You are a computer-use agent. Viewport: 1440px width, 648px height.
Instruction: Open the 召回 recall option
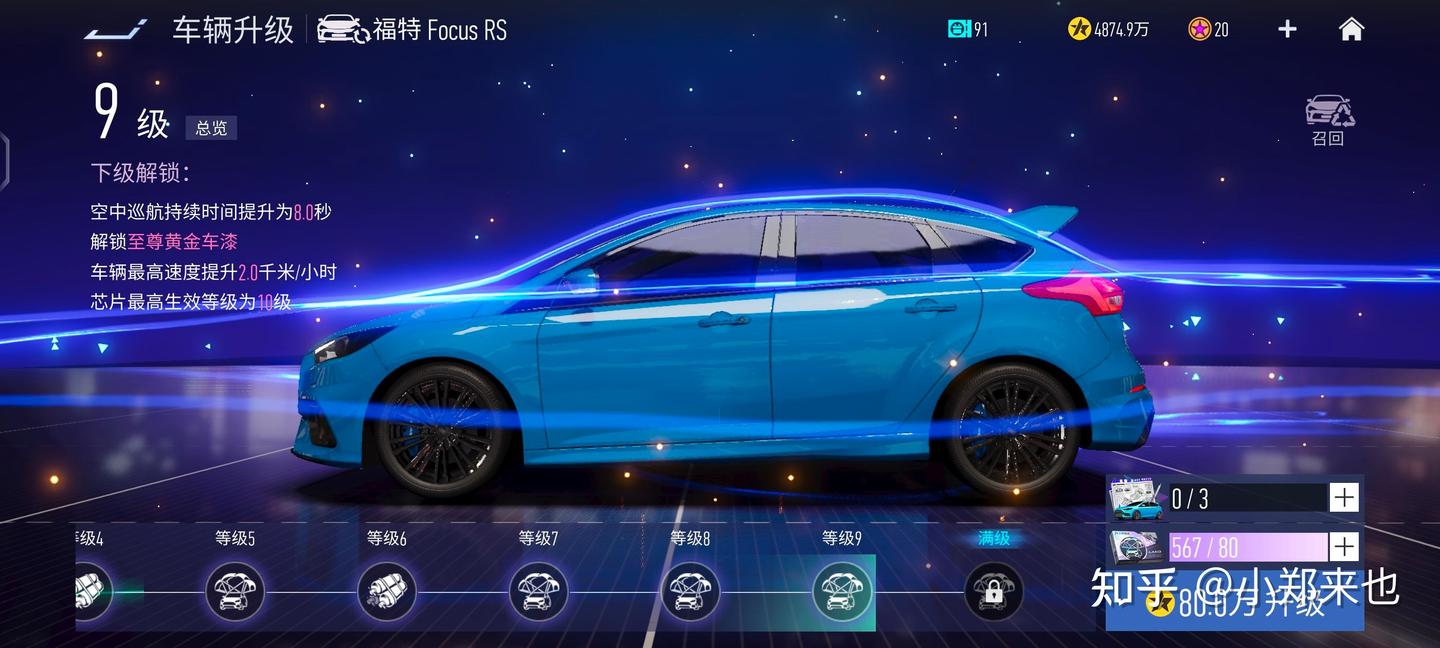coord(1328,120)
